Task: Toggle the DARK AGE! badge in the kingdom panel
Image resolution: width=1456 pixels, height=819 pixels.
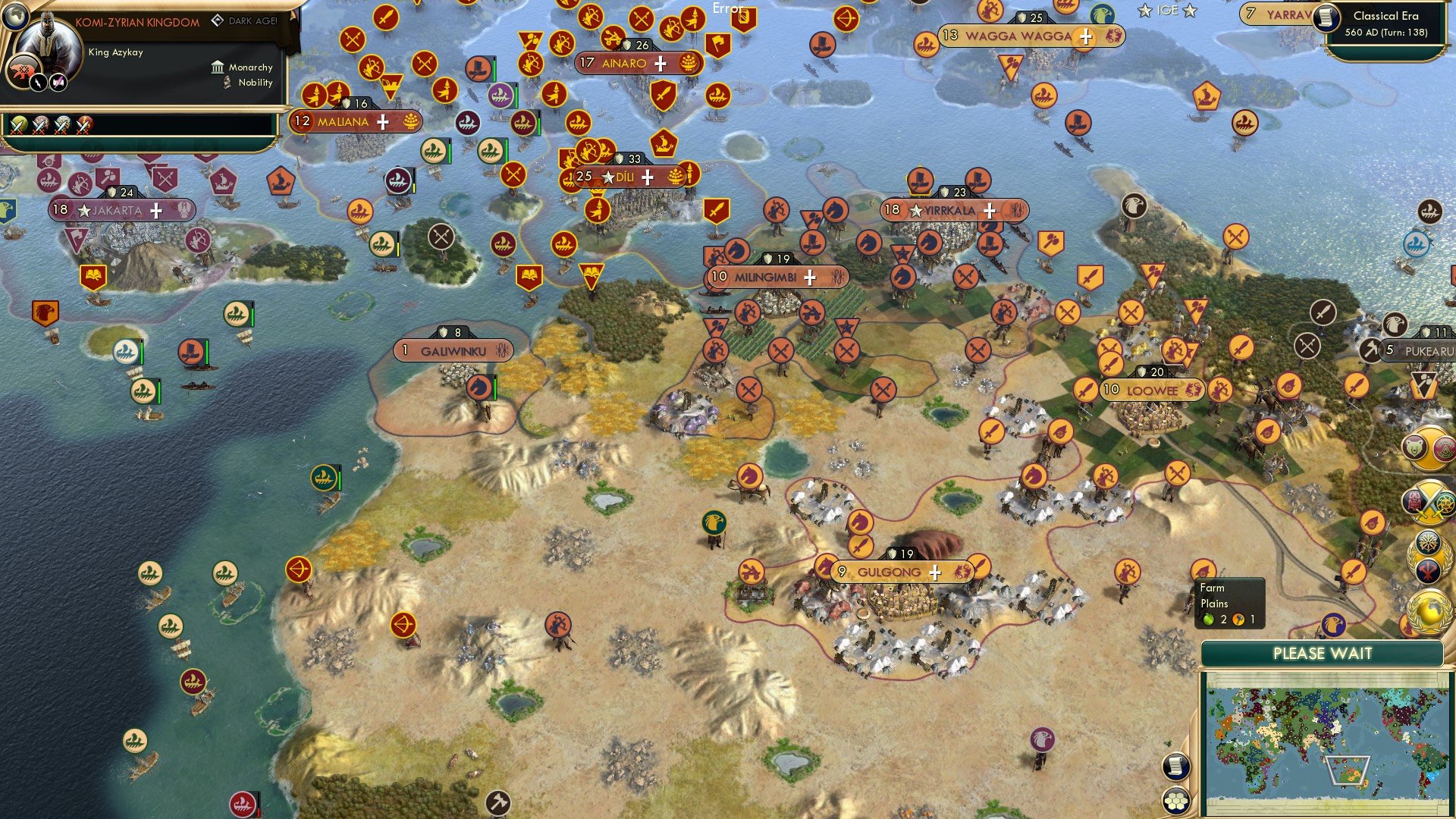Action: [x=244, y=22]
